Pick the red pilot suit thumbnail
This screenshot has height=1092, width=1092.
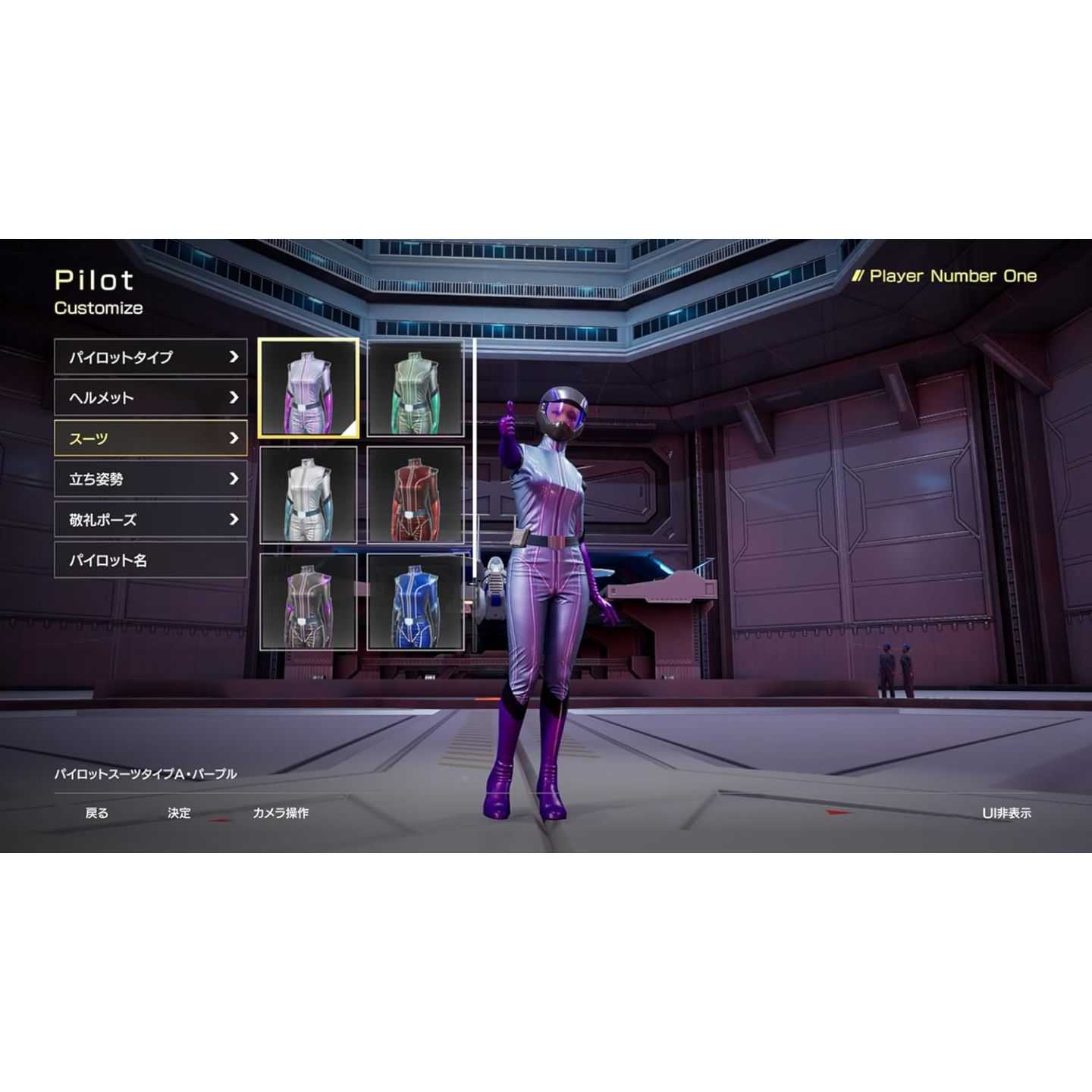(x=416, y=495)
